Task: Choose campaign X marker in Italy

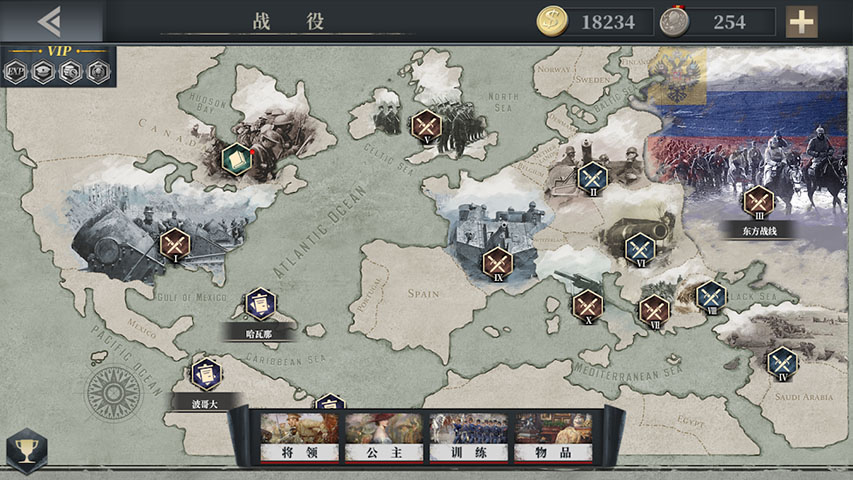Action: tap(587, 304)
